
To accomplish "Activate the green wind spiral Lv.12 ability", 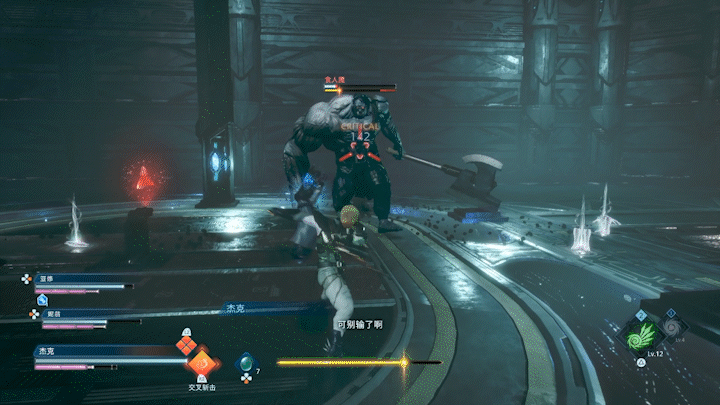I will point(644,335).
